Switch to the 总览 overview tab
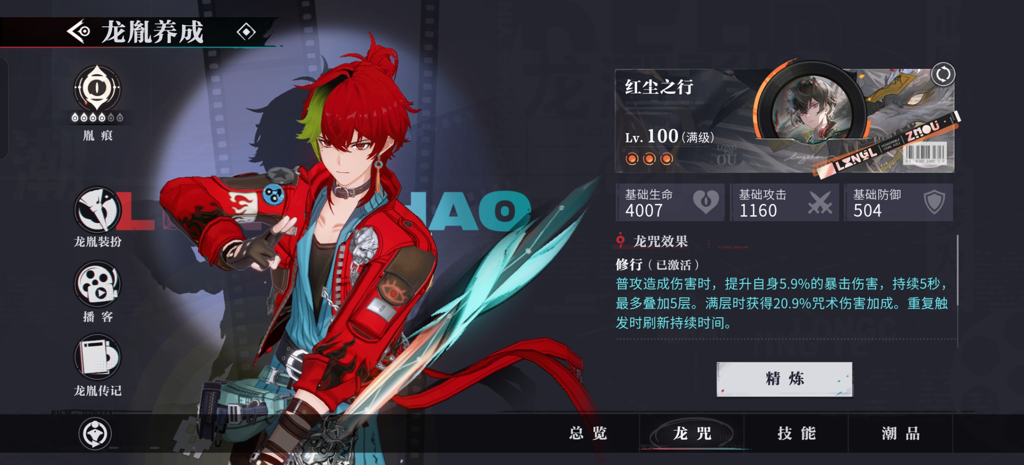 point(588,433)
